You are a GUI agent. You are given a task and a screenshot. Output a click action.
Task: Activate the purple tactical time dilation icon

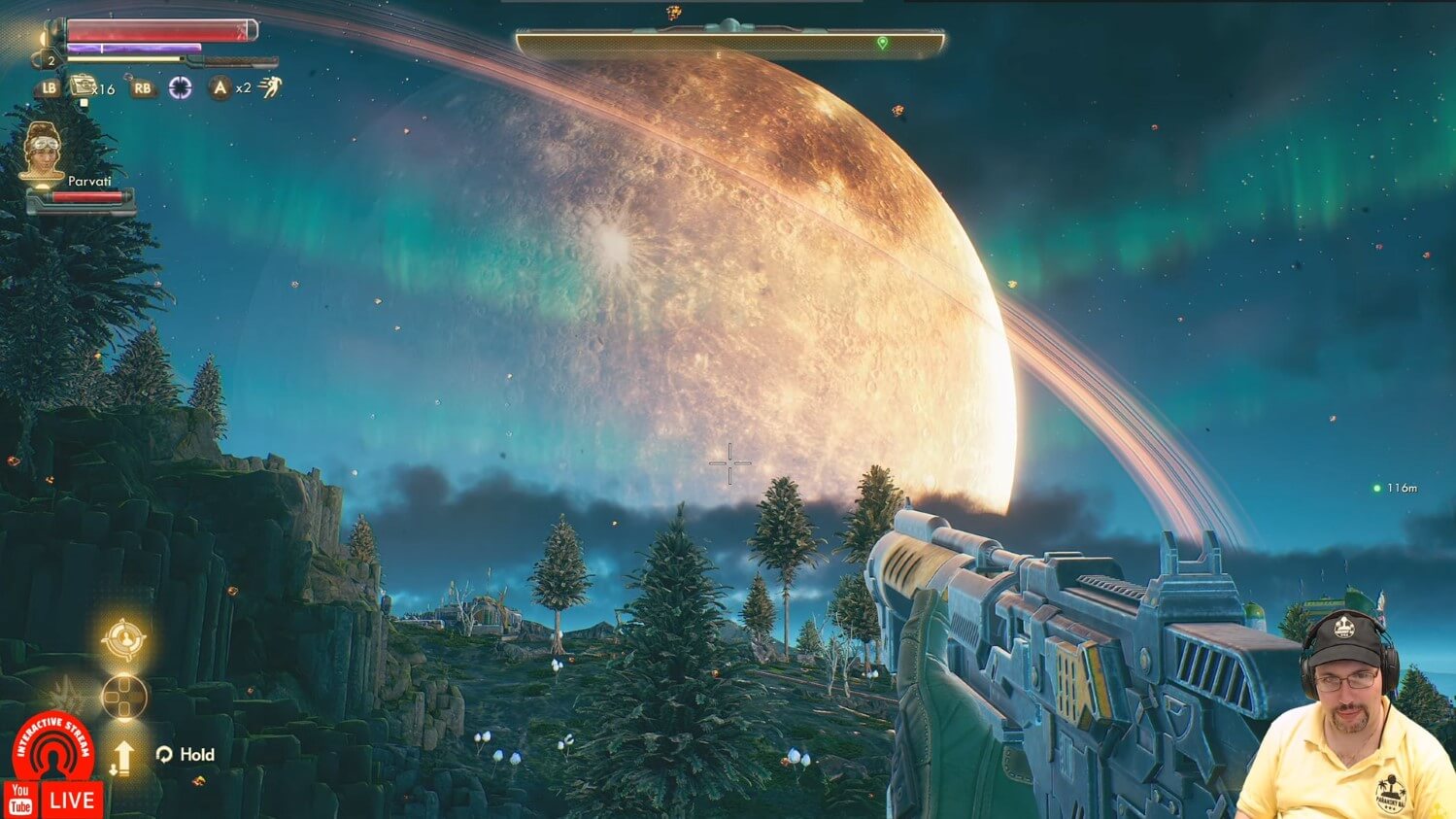click(x=181, y=88)
